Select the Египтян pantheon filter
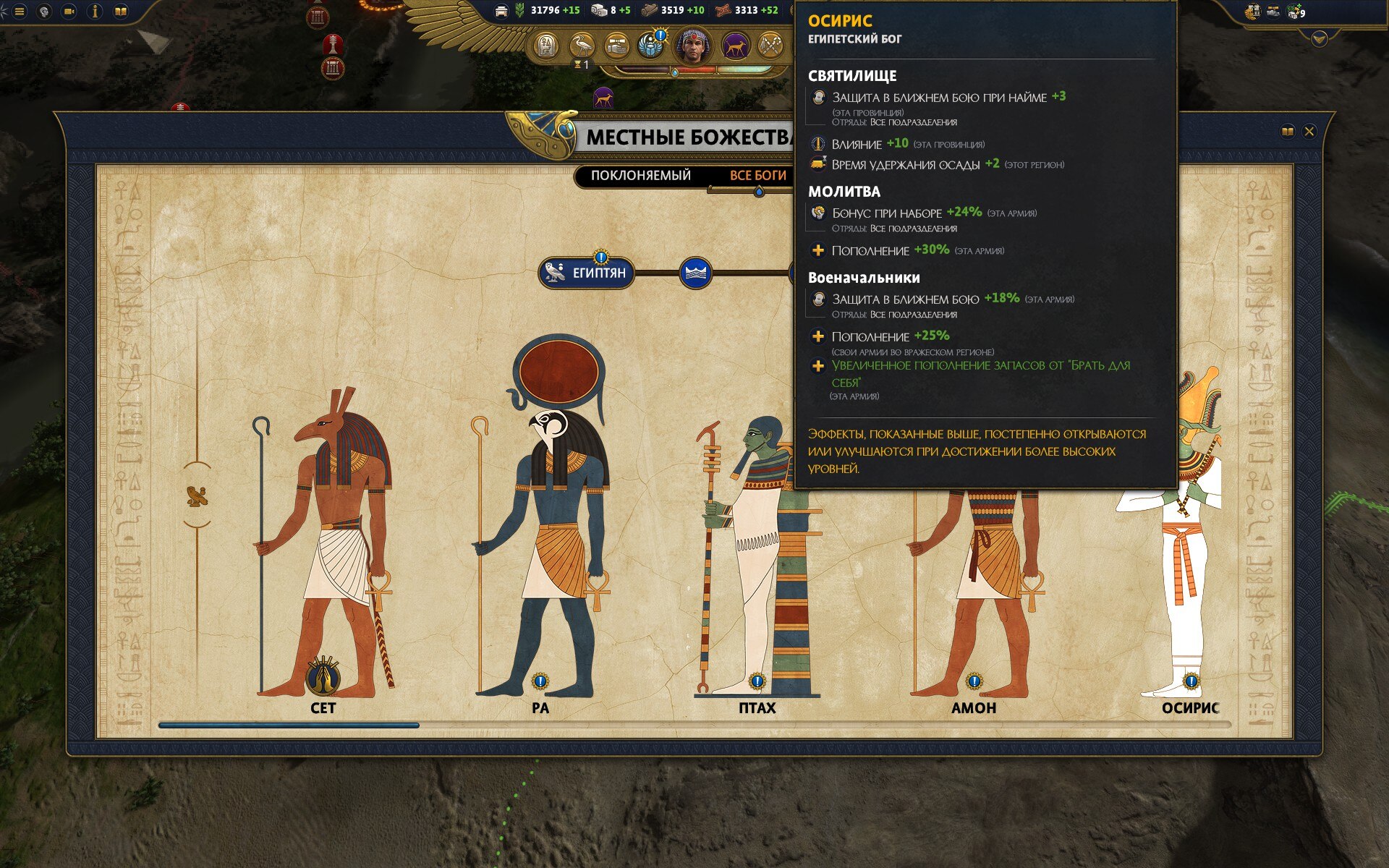1389x868 pixels. (587, 273)
